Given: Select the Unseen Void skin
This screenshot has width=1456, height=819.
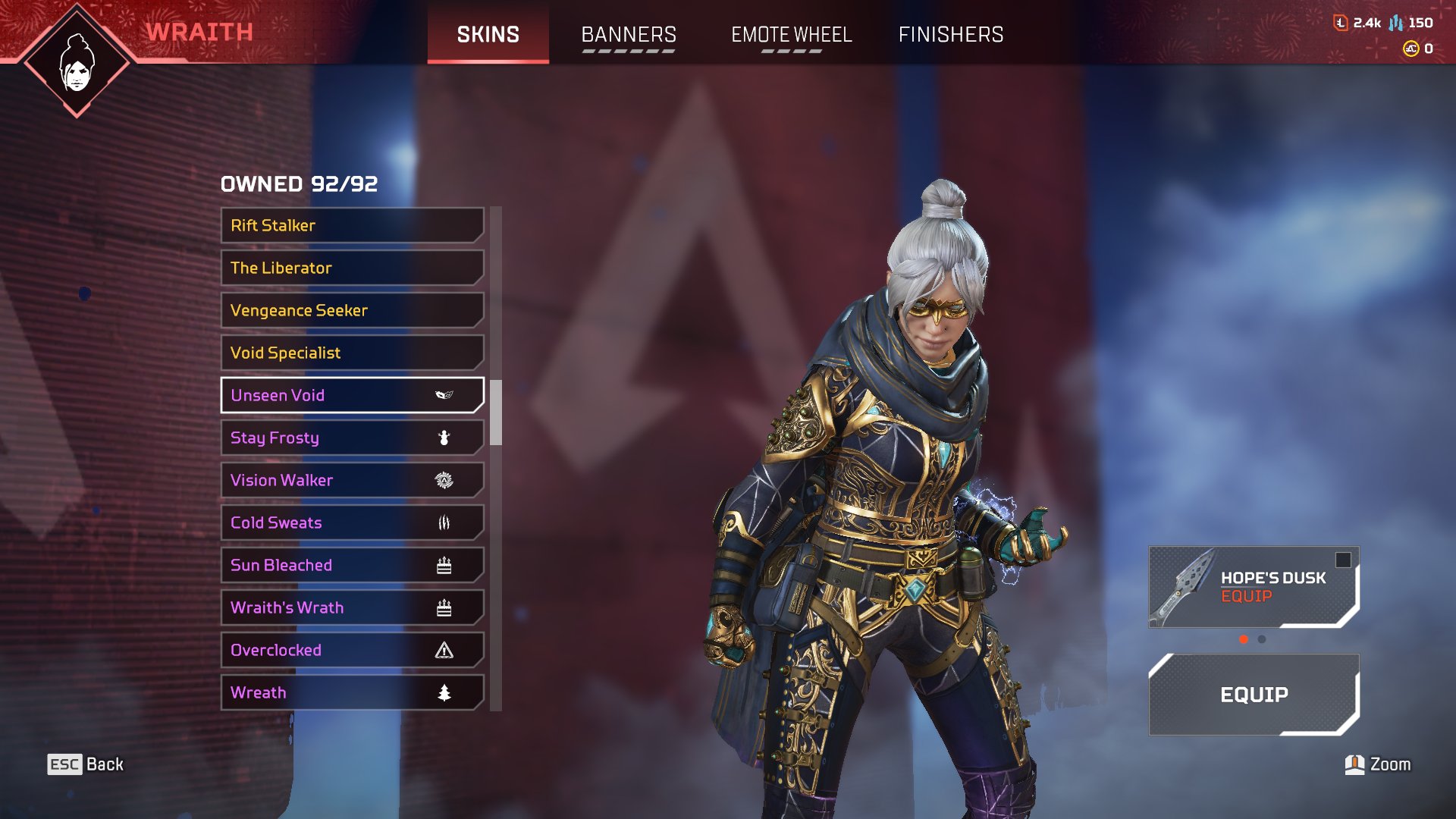Looking at the screenshot, I should tap(352, 395).
